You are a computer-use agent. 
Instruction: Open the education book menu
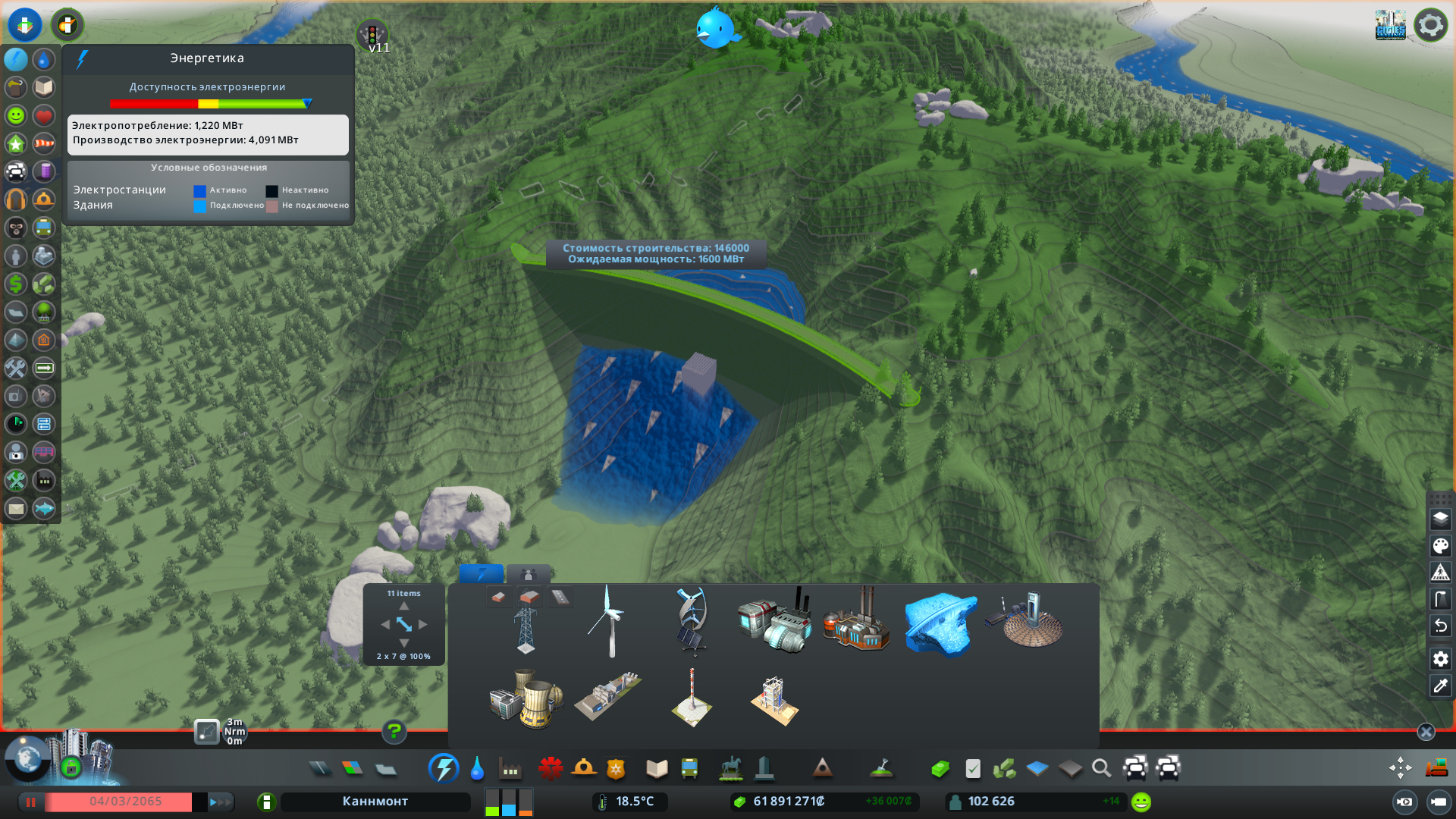click(x=657, y=769)
